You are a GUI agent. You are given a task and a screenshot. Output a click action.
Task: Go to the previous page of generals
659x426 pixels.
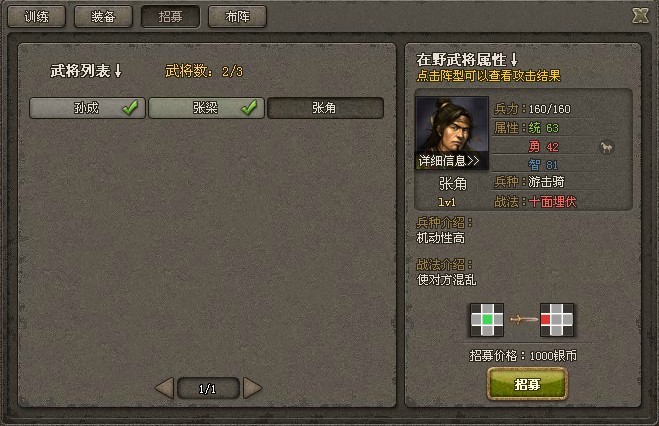165,387
